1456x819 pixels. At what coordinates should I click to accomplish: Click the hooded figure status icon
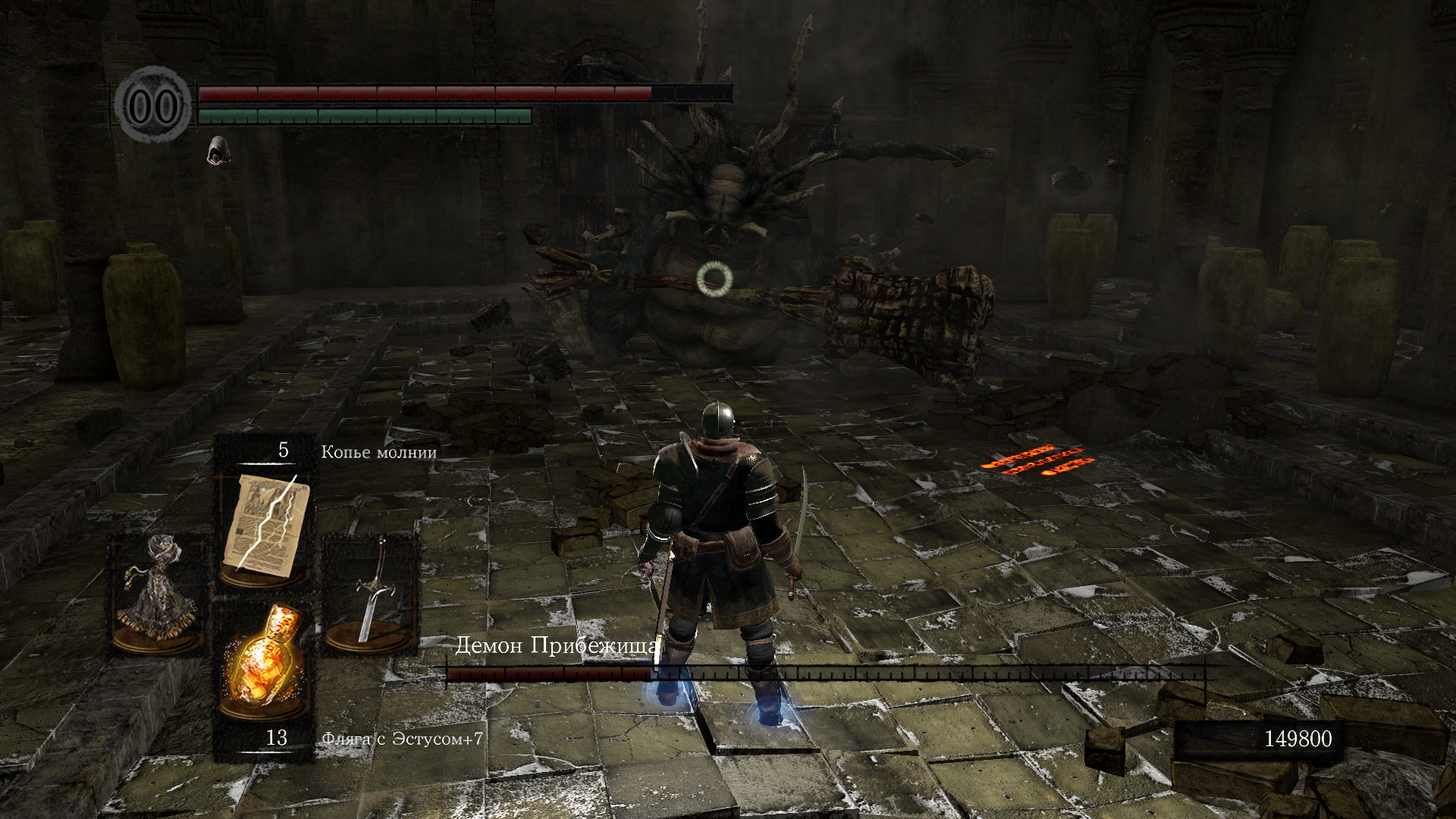218,150
